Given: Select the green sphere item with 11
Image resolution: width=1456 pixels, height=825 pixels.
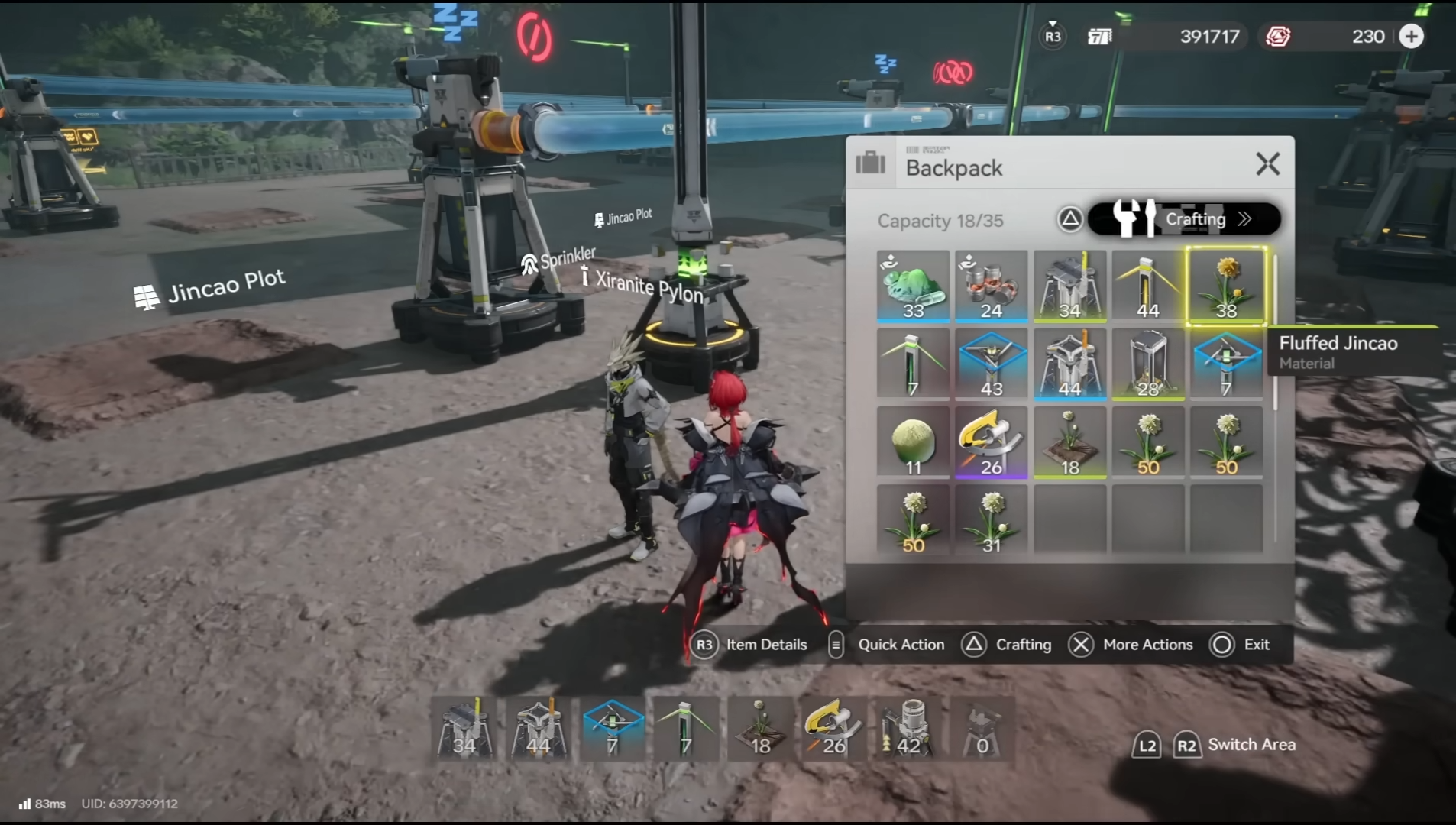Looking at the screenshot, I should point(913,442).
